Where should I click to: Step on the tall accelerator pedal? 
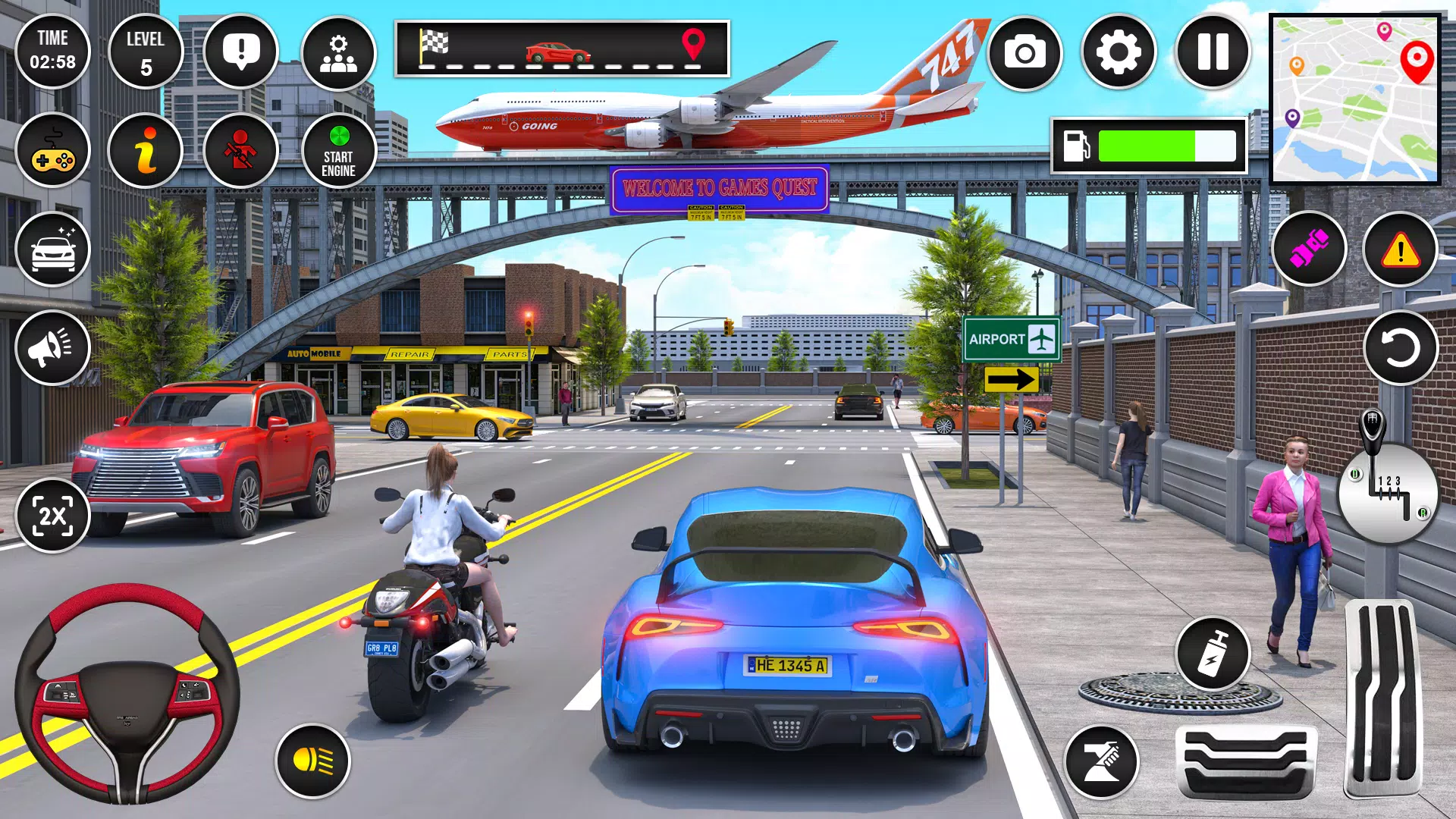[1382, 698]
